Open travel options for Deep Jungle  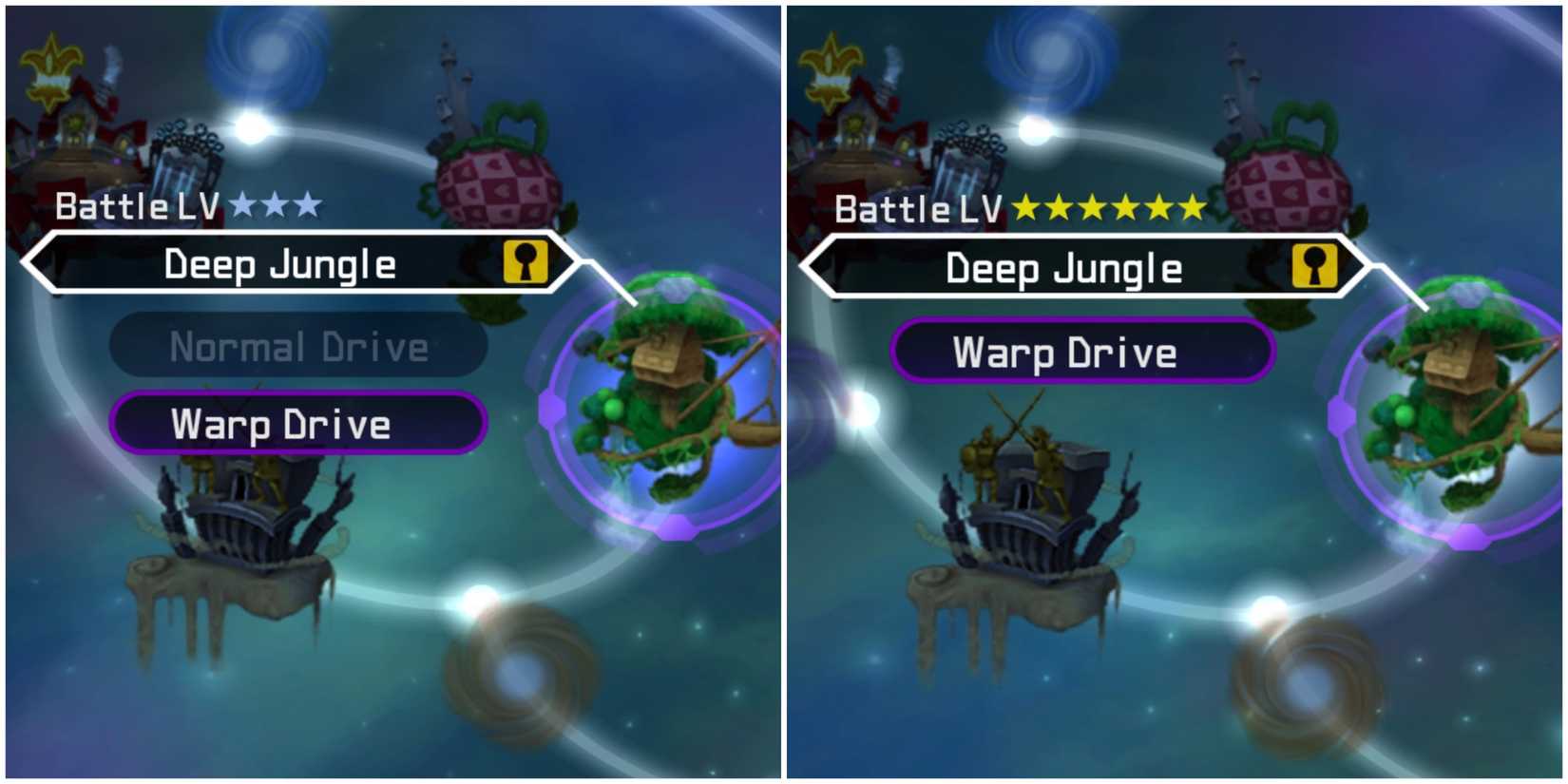pos(285,263)
